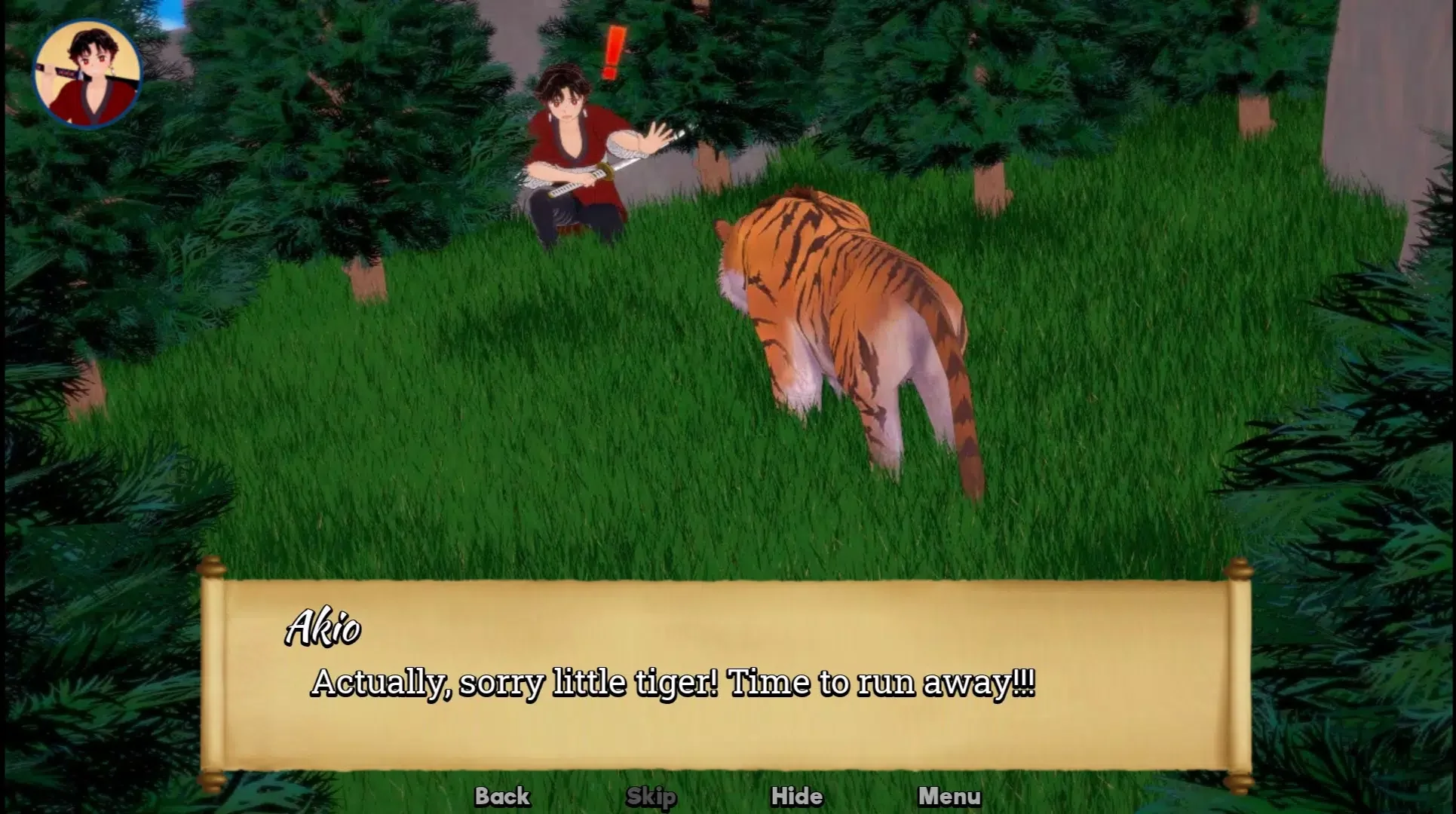
Task: Go back to the previous dialogue line
Action: pos(502,796)
